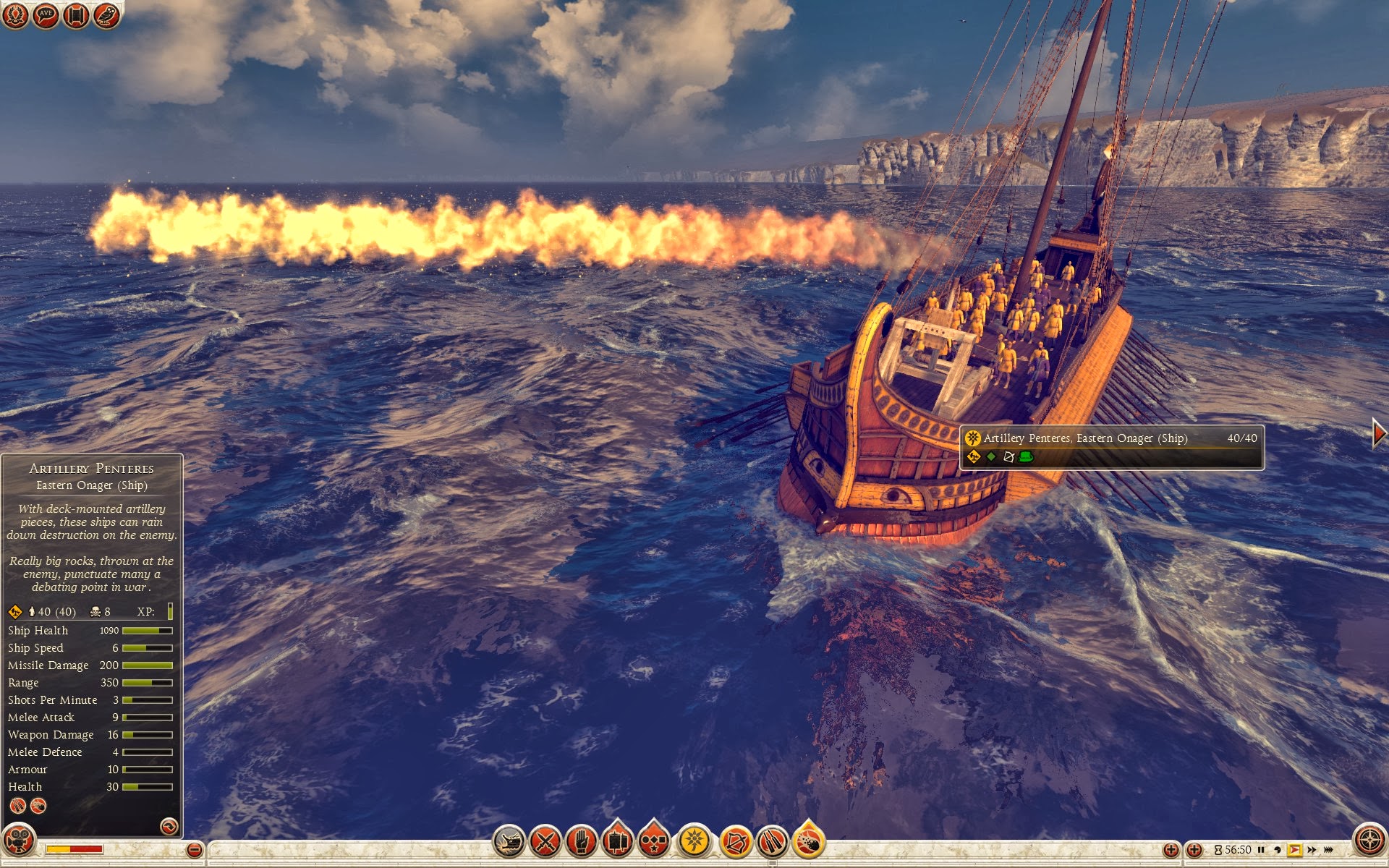The image size is (1389, 868).
Task: Activate the ship ram attack icon
Action: pos(509,842)
